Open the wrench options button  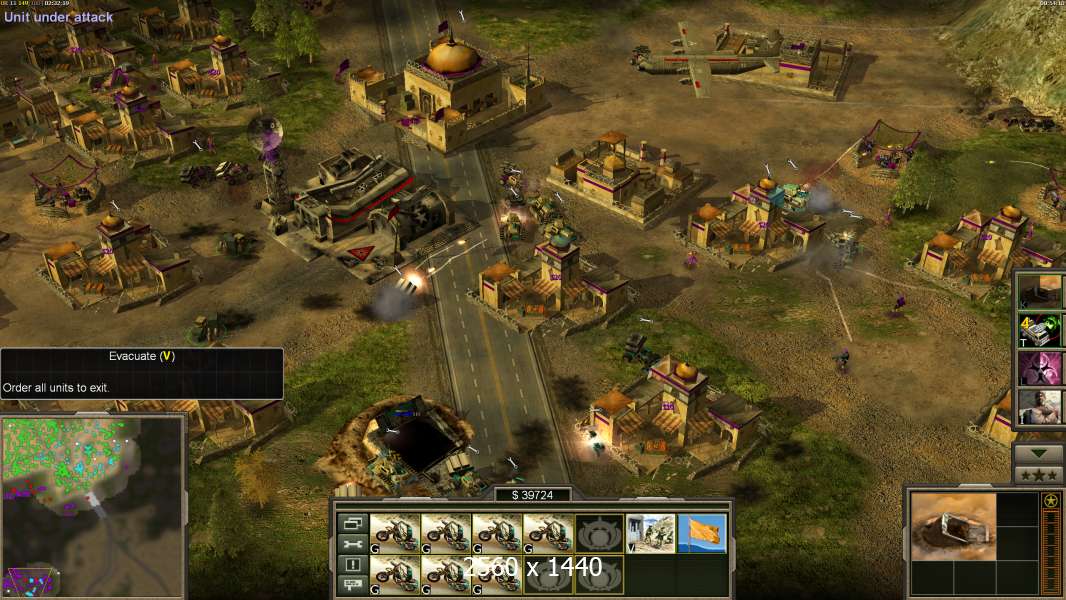tap(353, 544)
